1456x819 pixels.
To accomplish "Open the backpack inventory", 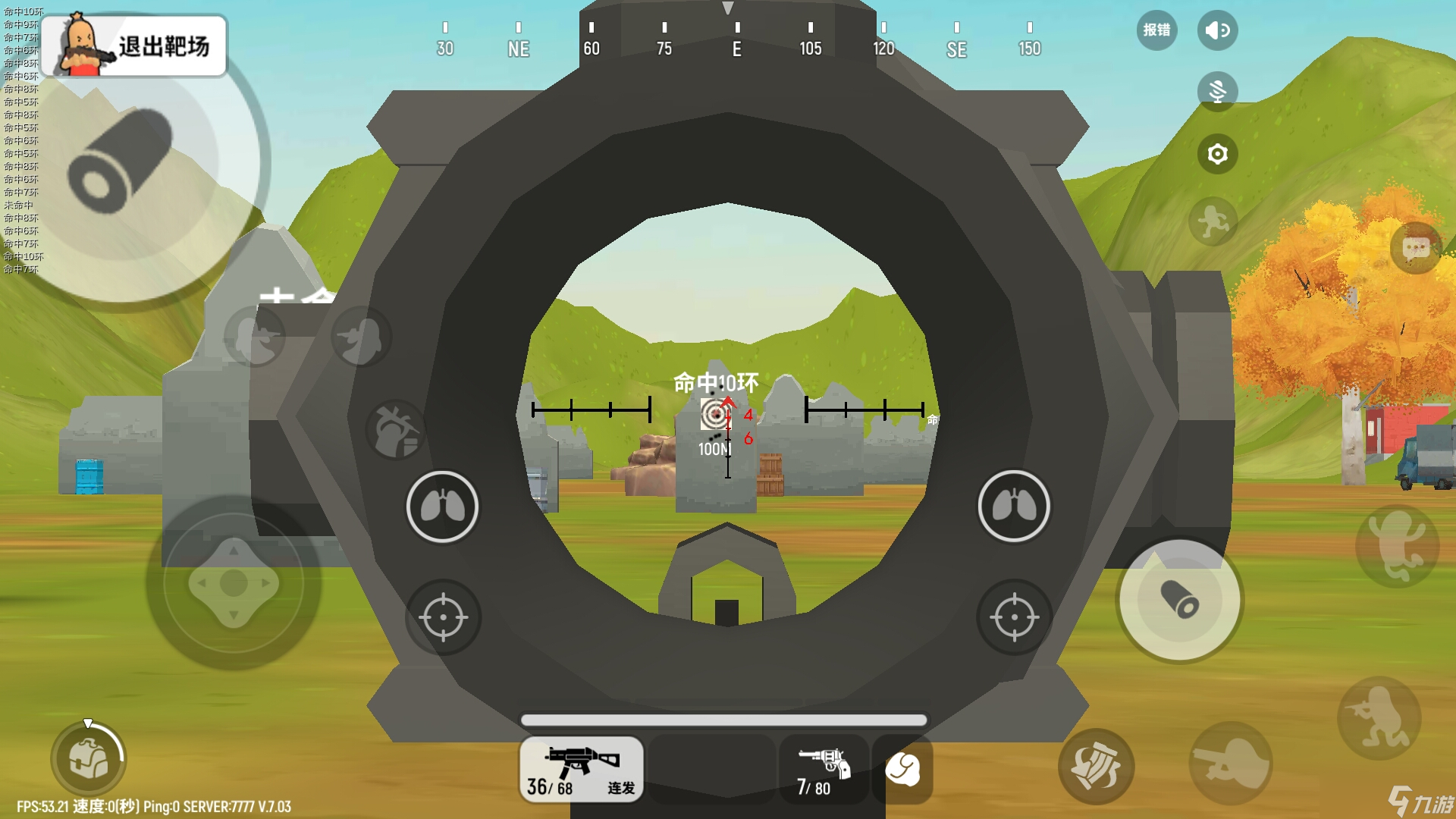I will click(x=89, y=758).
